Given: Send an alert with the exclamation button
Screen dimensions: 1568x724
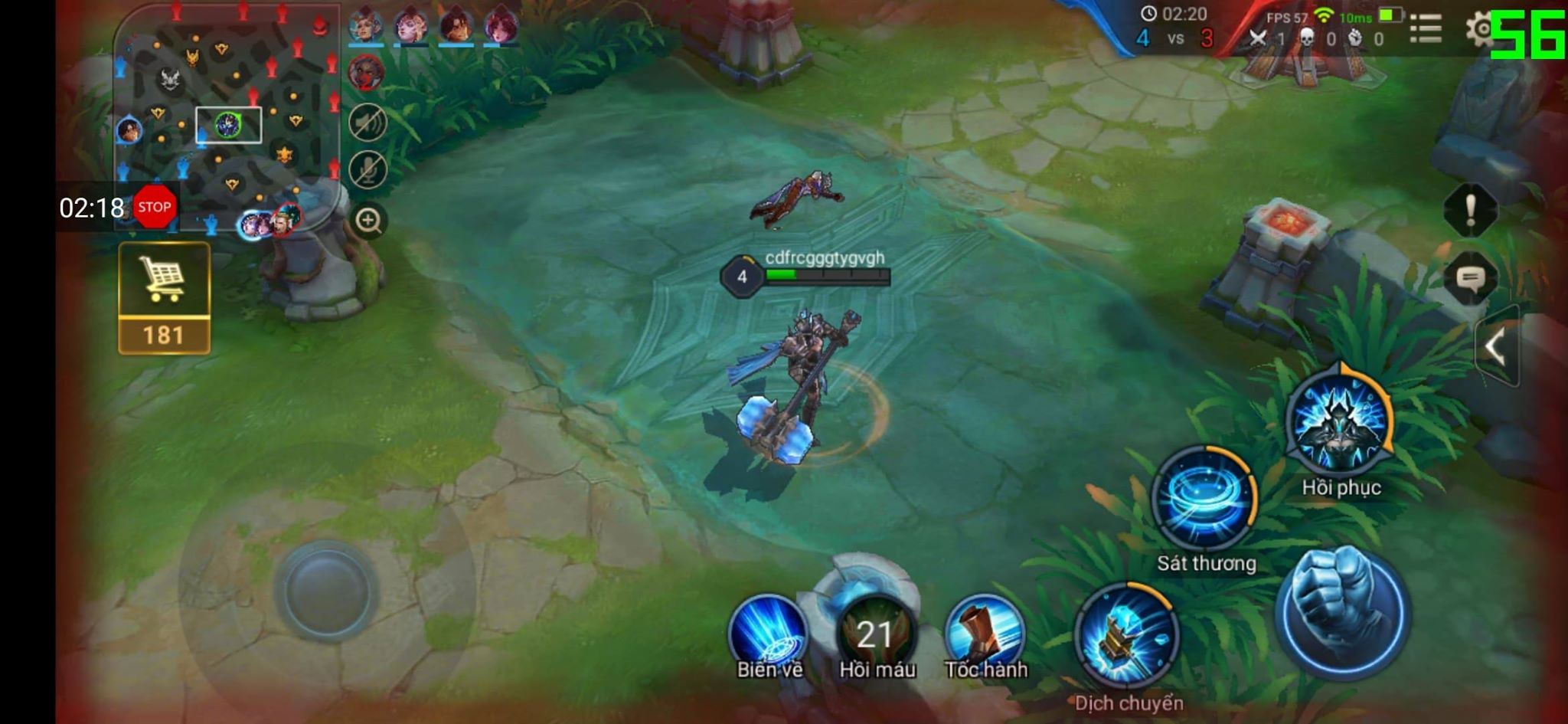Looking at the screenshot, I should [x=1470, y=209].
